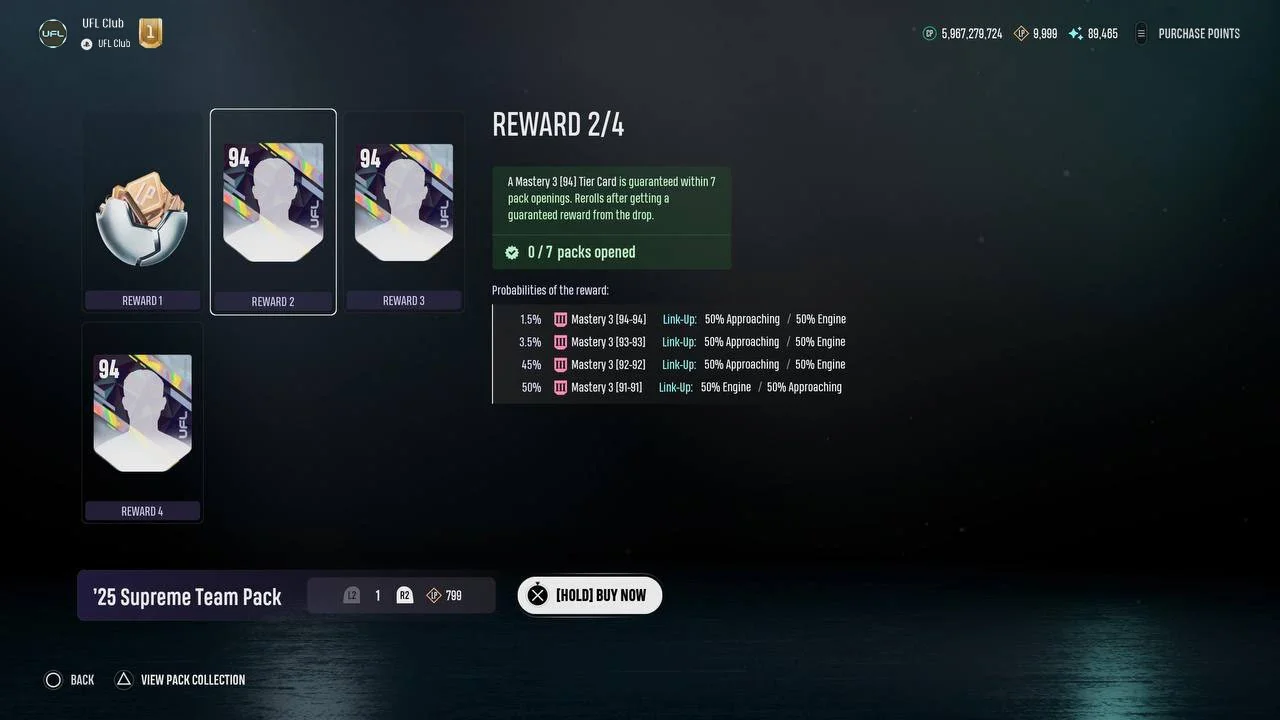Go back to the previous screen
The width and height of the screenshot is (1280, 720).
coord(69,680)
